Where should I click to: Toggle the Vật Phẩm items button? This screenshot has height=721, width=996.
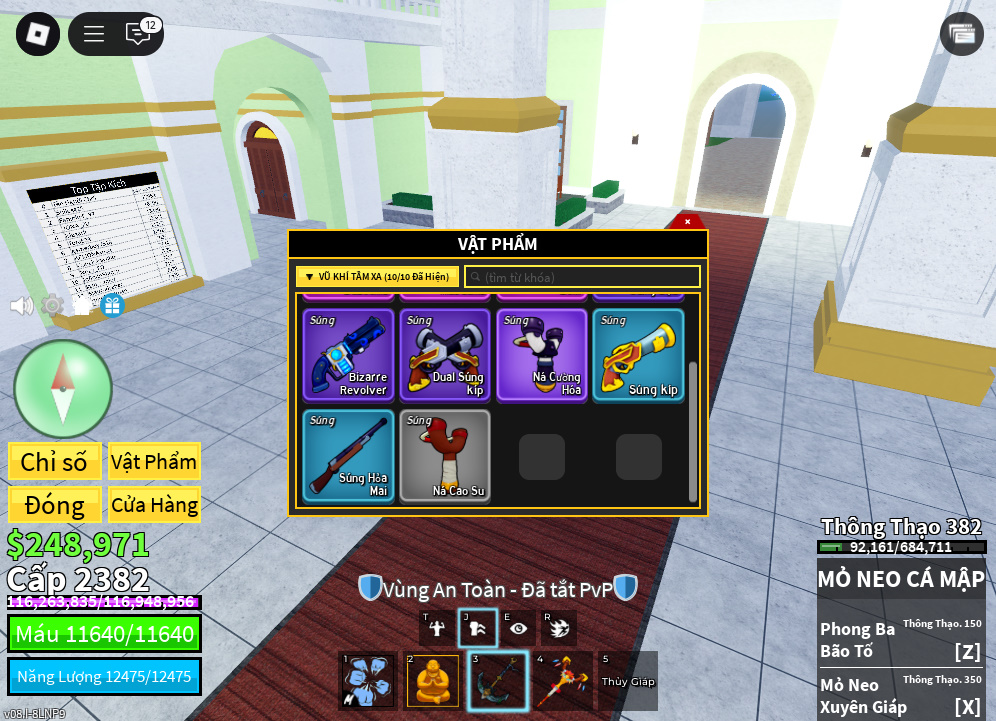coord(154,462)
